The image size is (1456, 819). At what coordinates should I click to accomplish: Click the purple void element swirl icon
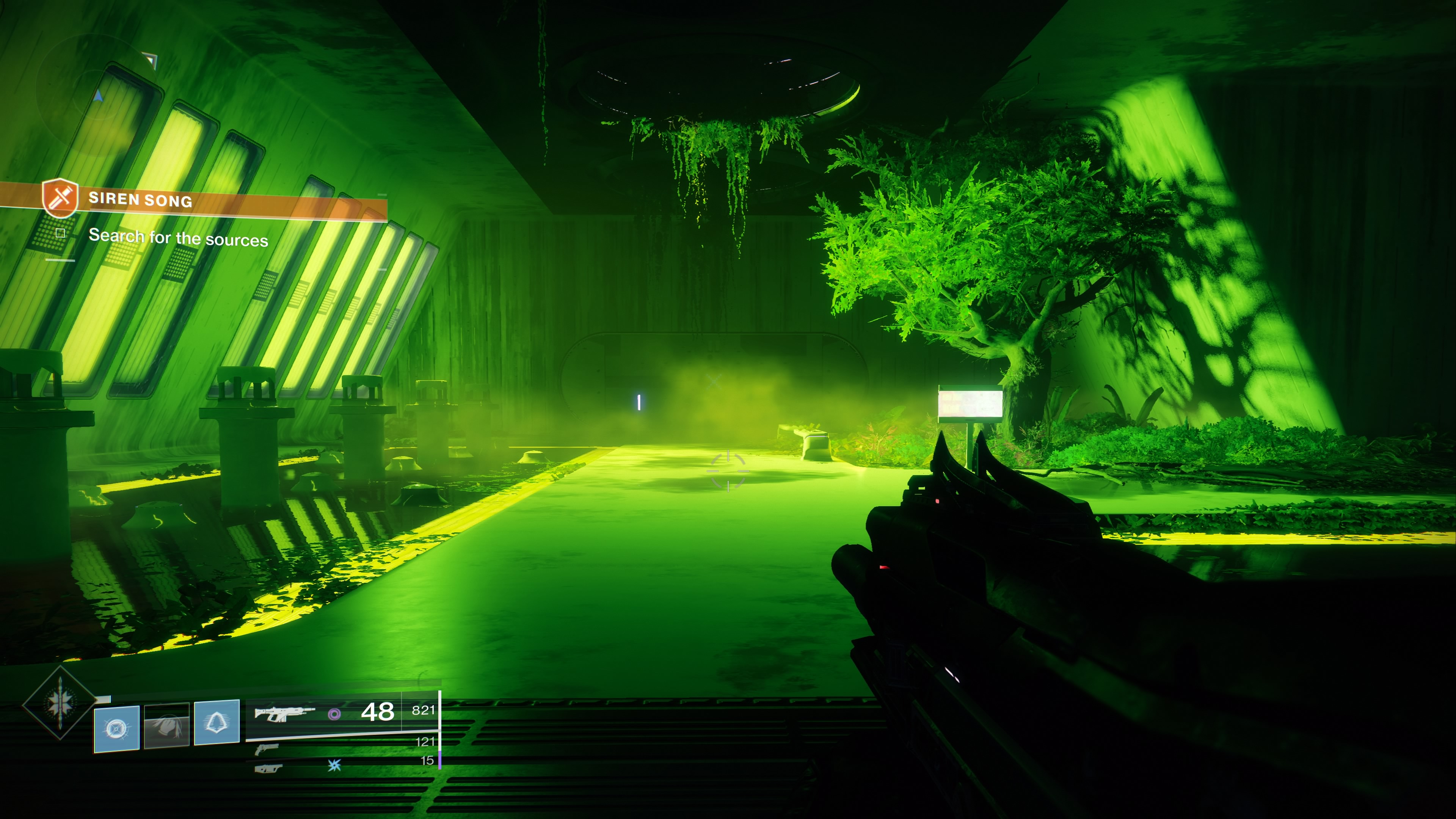tap(334, 714)
